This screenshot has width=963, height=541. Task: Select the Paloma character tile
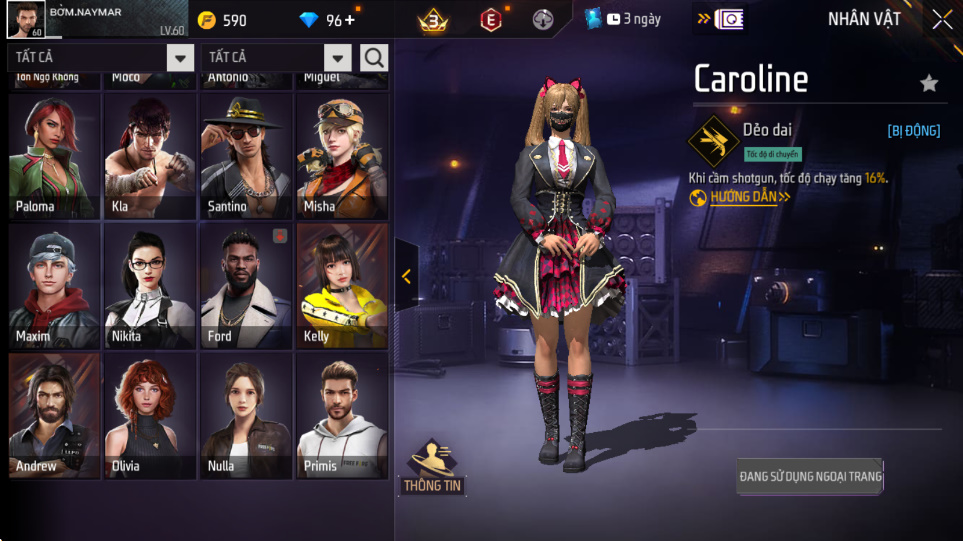click(55, 156)
